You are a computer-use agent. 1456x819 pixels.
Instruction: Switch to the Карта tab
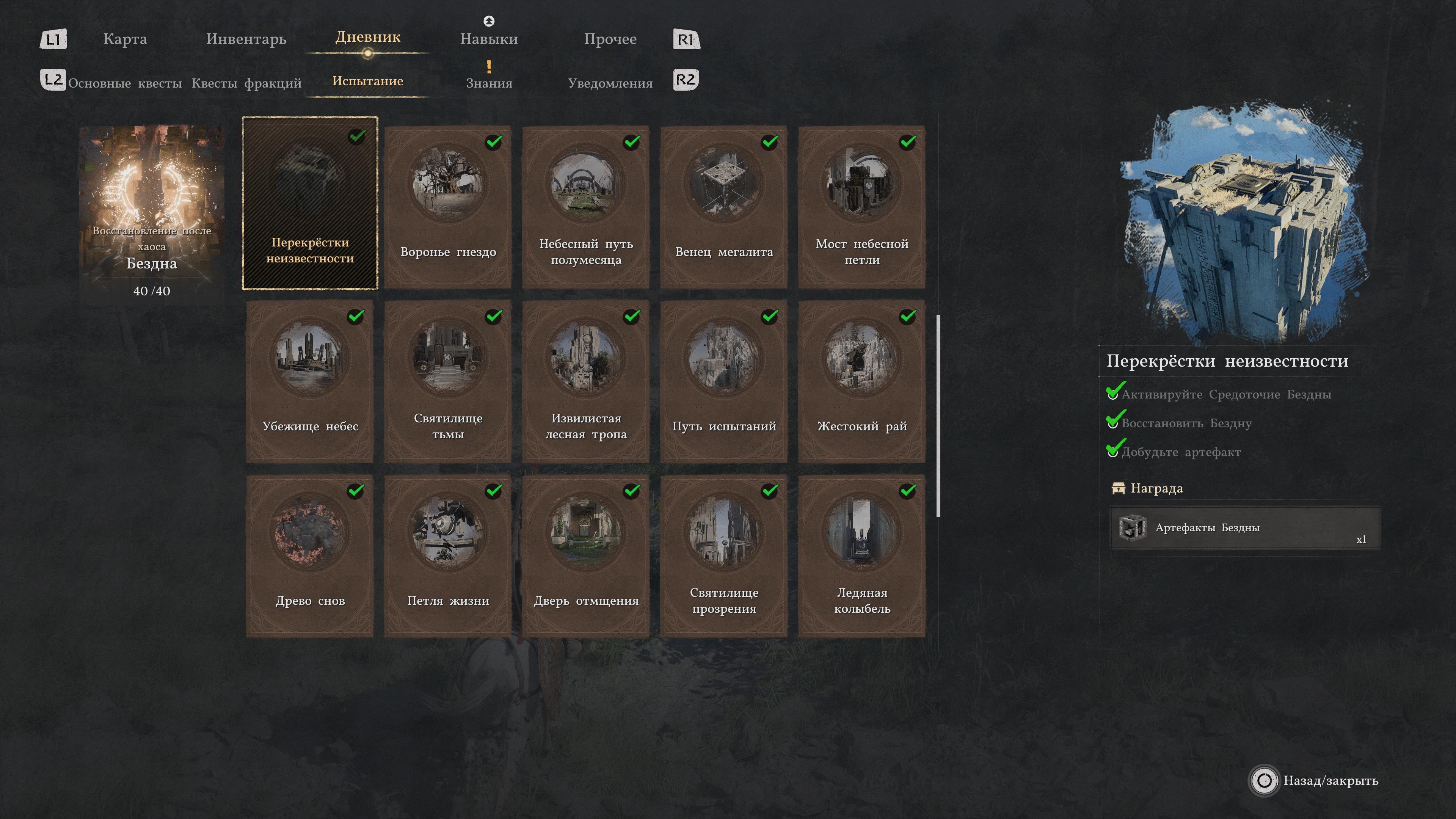(x=125, y=39)
